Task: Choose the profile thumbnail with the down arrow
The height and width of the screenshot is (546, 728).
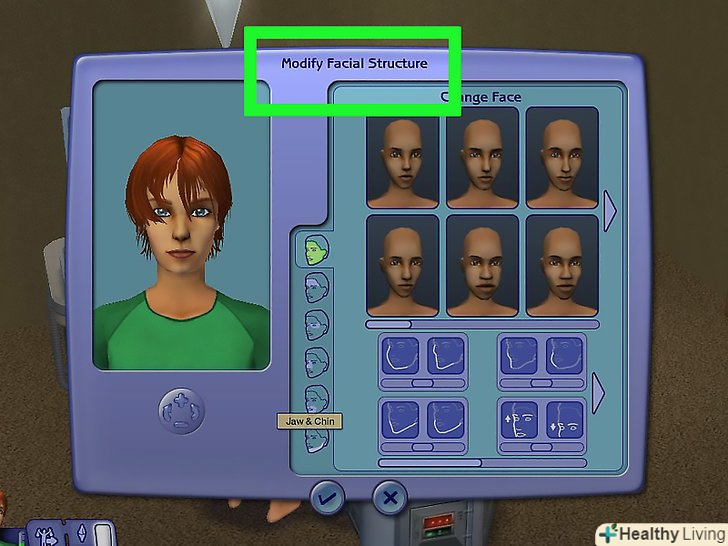Action: [x=564, y=419]
